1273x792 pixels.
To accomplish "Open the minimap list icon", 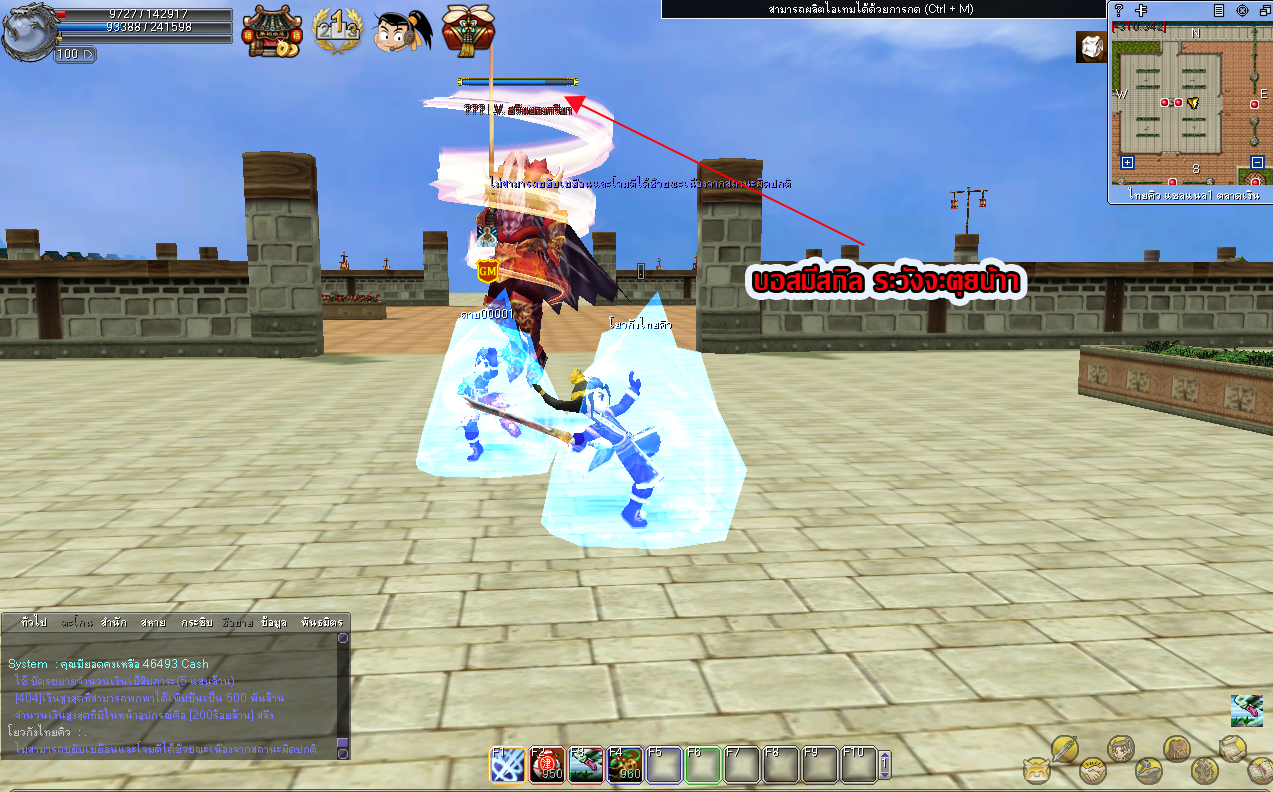I will pyautogui.click(x=1218, y=10).
